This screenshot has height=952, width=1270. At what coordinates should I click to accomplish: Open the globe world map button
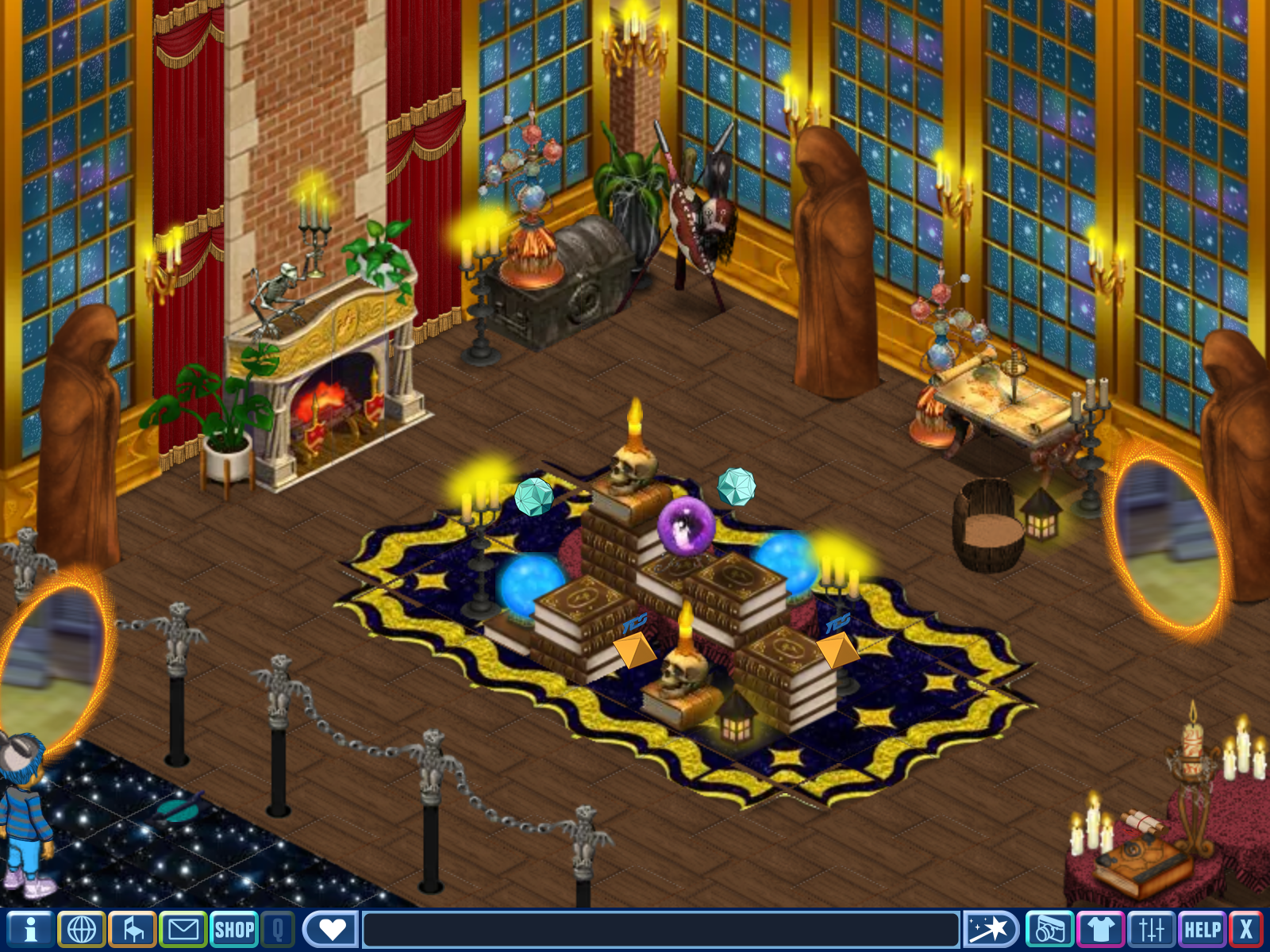coord(82,929)
